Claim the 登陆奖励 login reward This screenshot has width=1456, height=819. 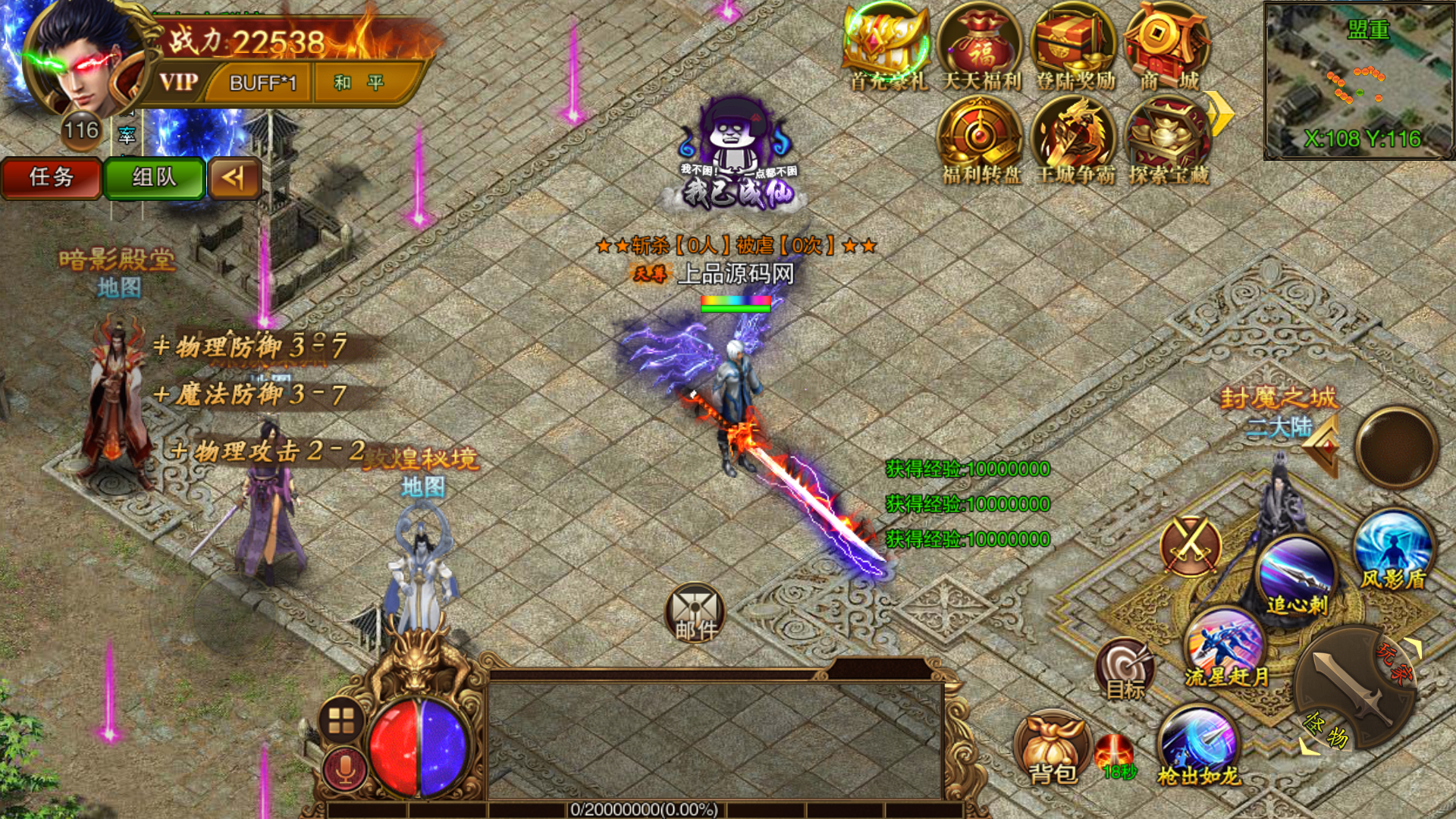pyautogui.click(x=1075, y=47)
